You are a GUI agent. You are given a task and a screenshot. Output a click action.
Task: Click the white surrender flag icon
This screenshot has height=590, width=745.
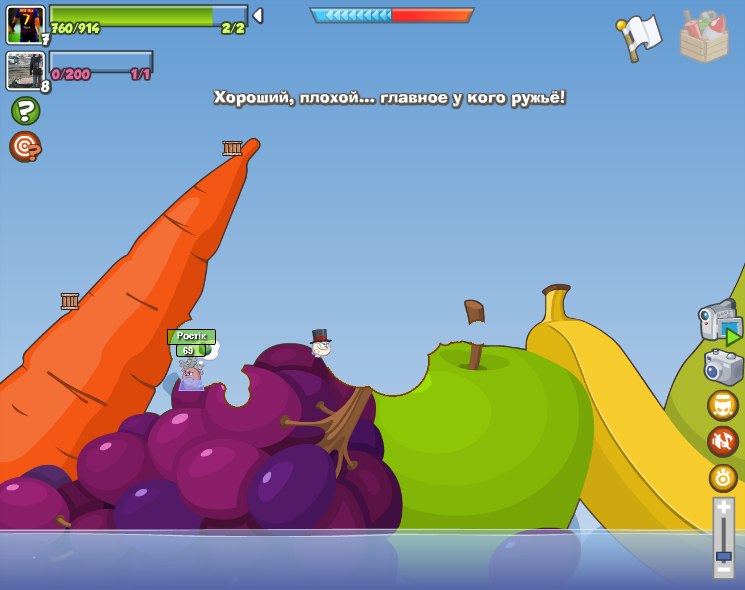point(640,36)
